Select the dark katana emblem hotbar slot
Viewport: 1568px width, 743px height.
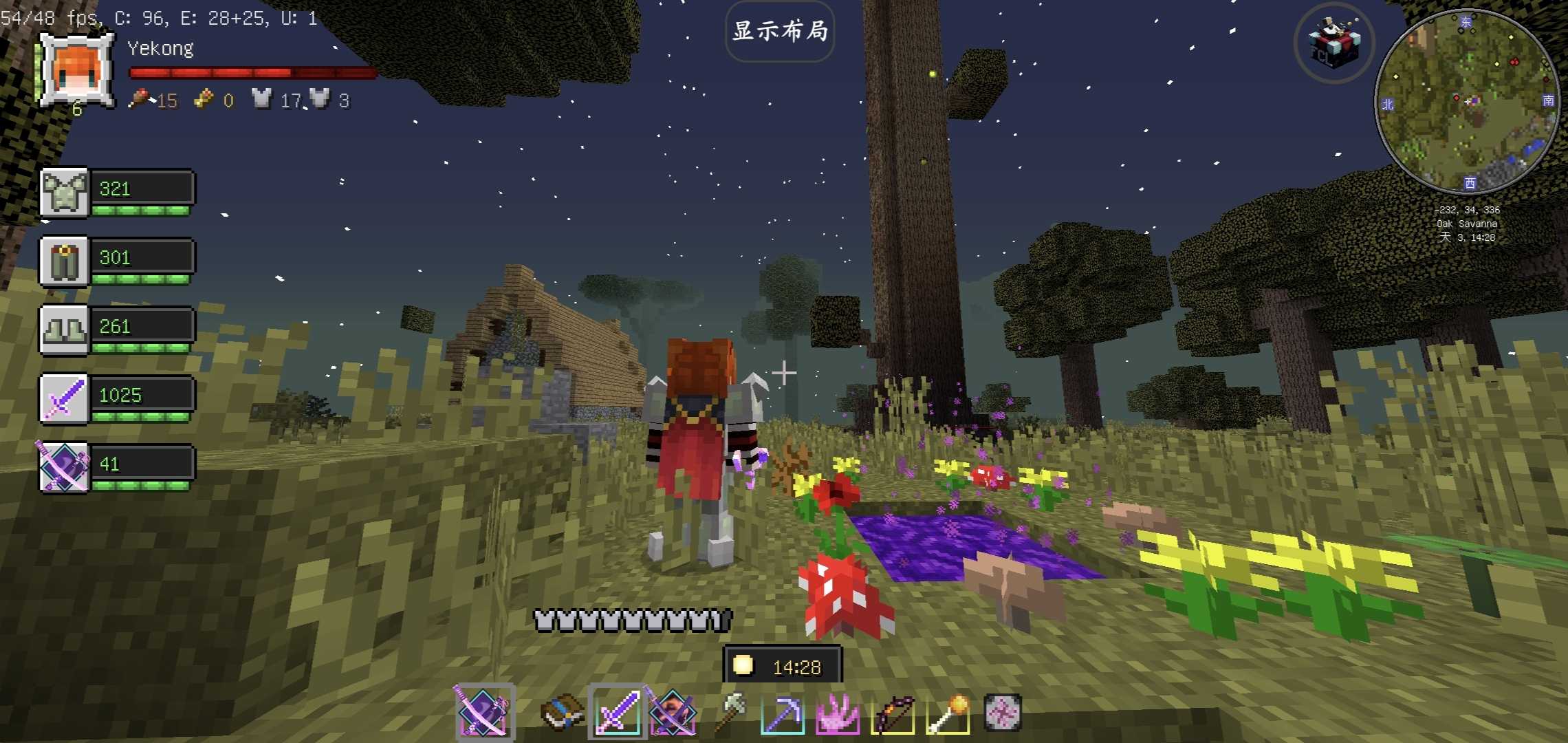[672, 712]
